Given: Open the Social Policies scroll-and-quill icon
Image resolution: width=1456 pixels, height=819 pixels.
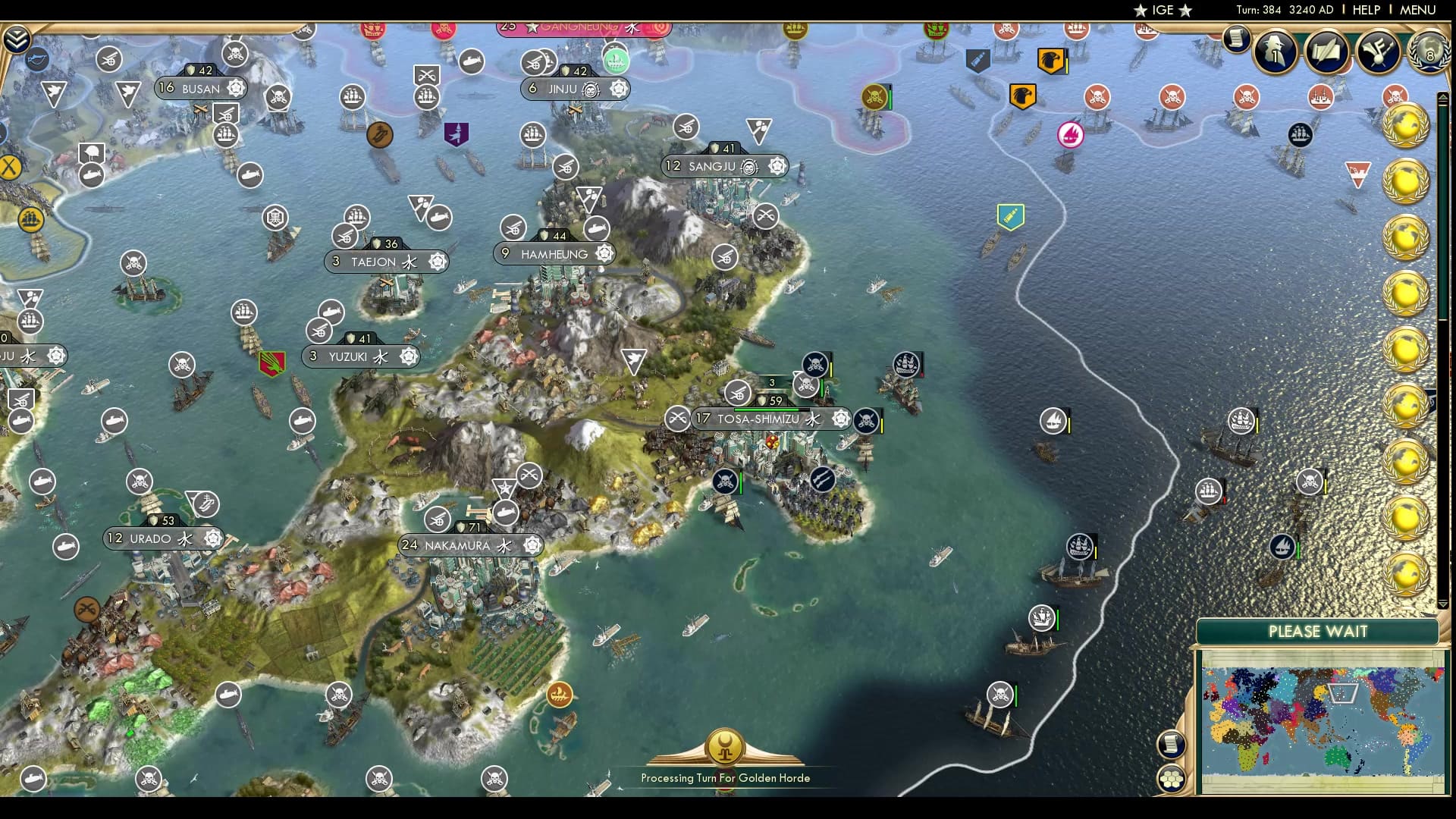Looking at the screenshot, I should [1326, 53].
